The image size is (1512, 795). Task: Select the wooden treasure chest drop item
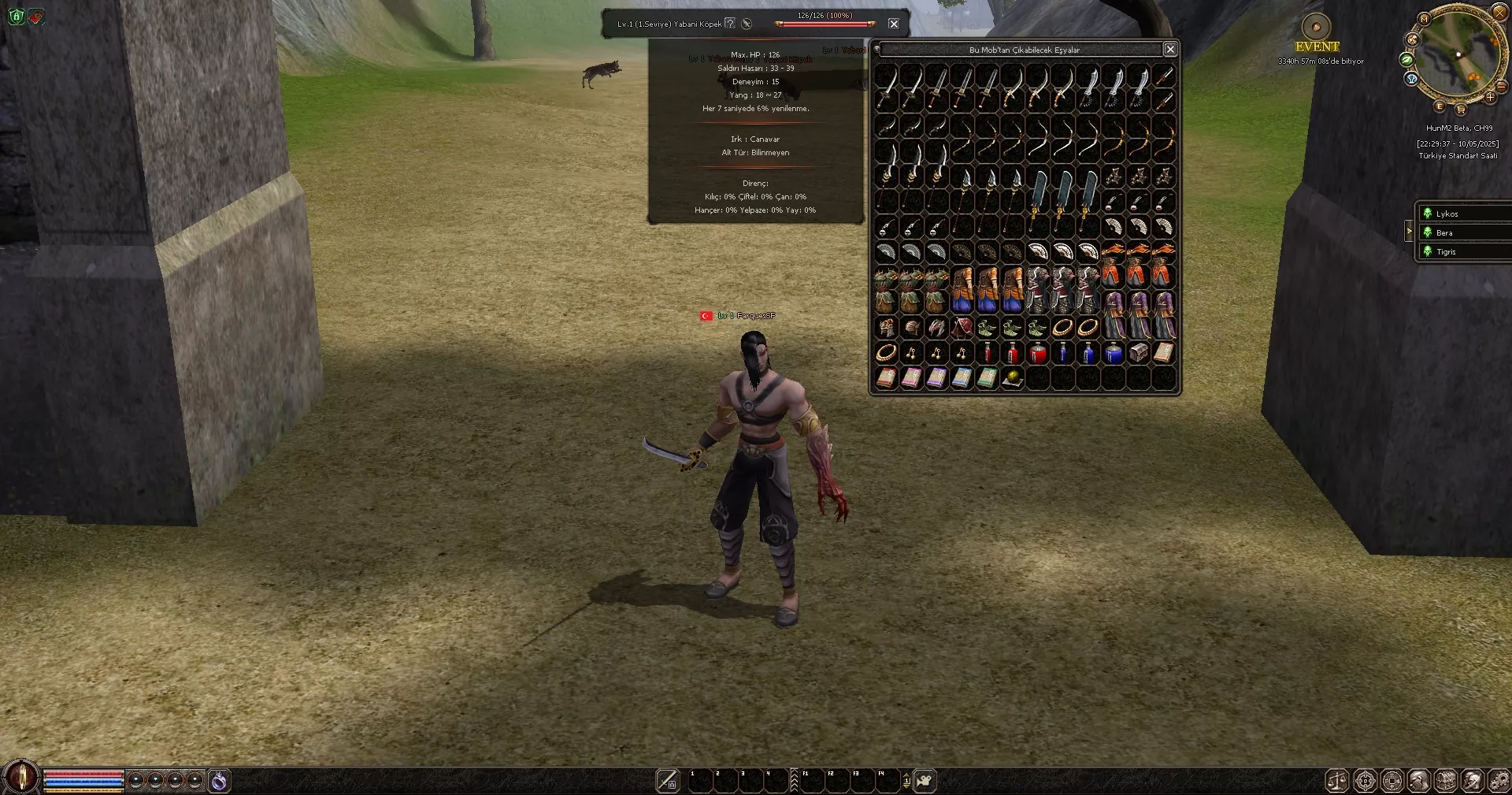coord(1138,353)
